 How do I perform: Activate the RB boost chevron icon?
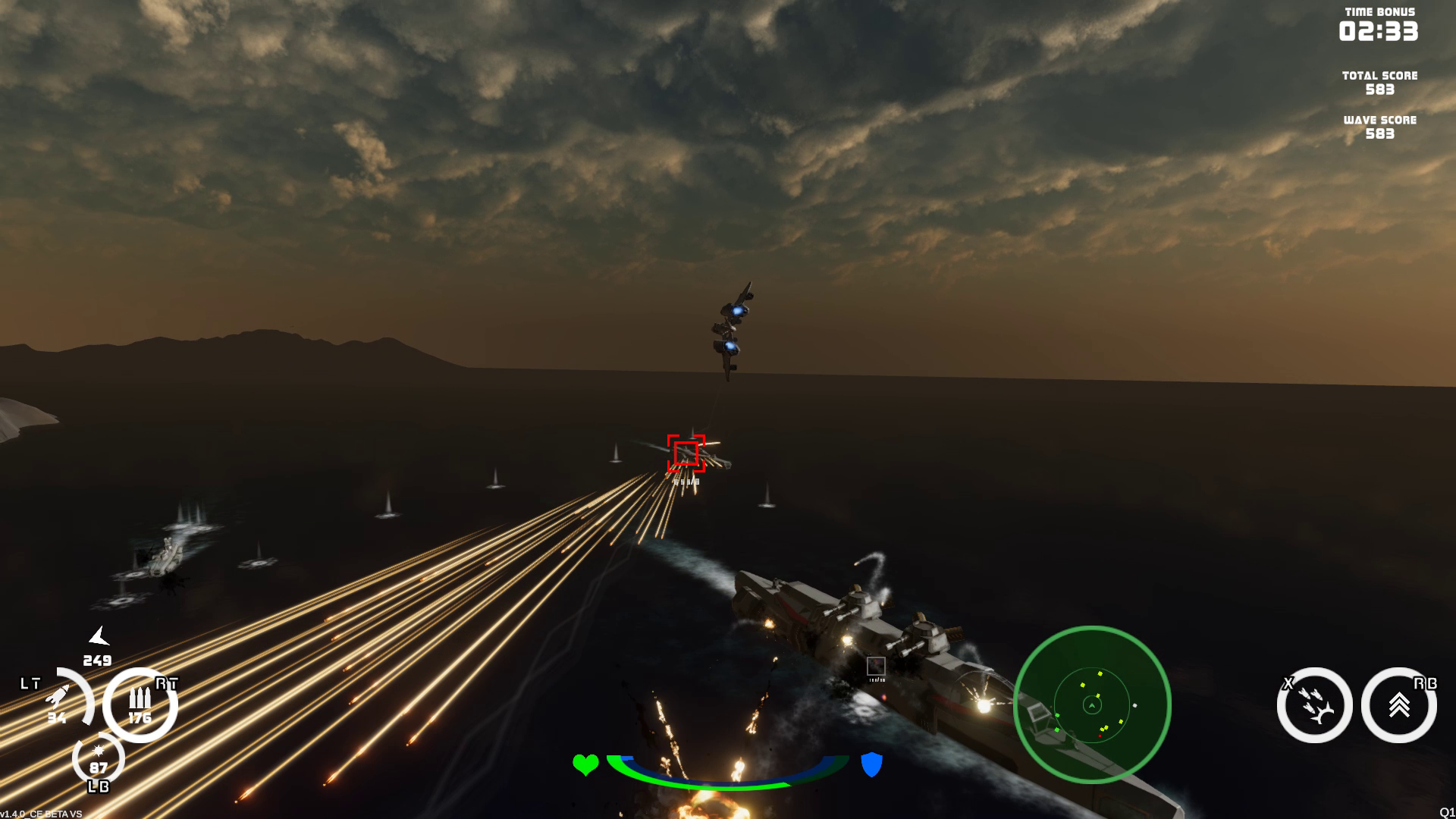1401,705
